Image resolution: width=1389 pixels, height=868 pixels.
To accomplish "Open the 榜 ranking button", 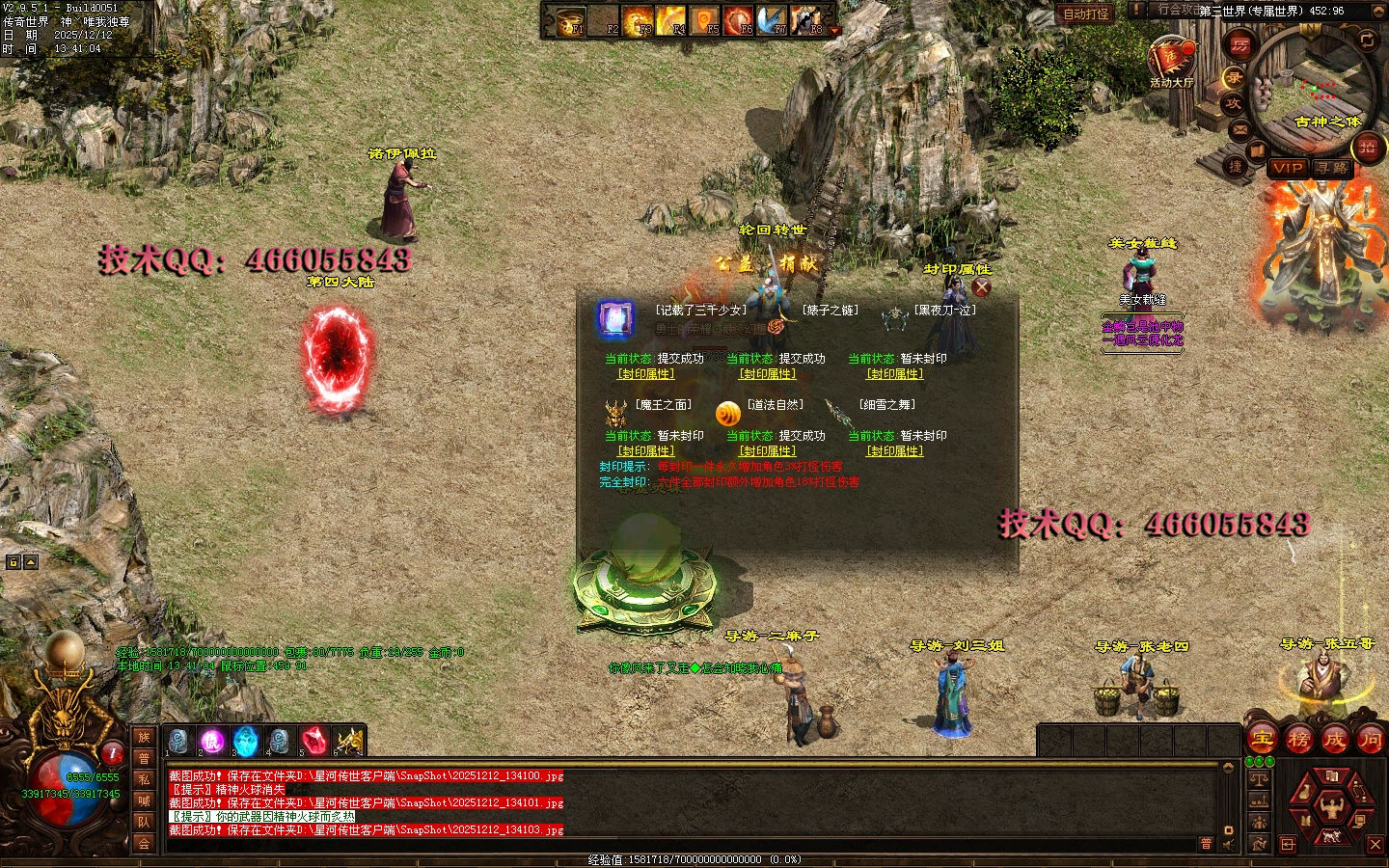I will point(1298,740).
